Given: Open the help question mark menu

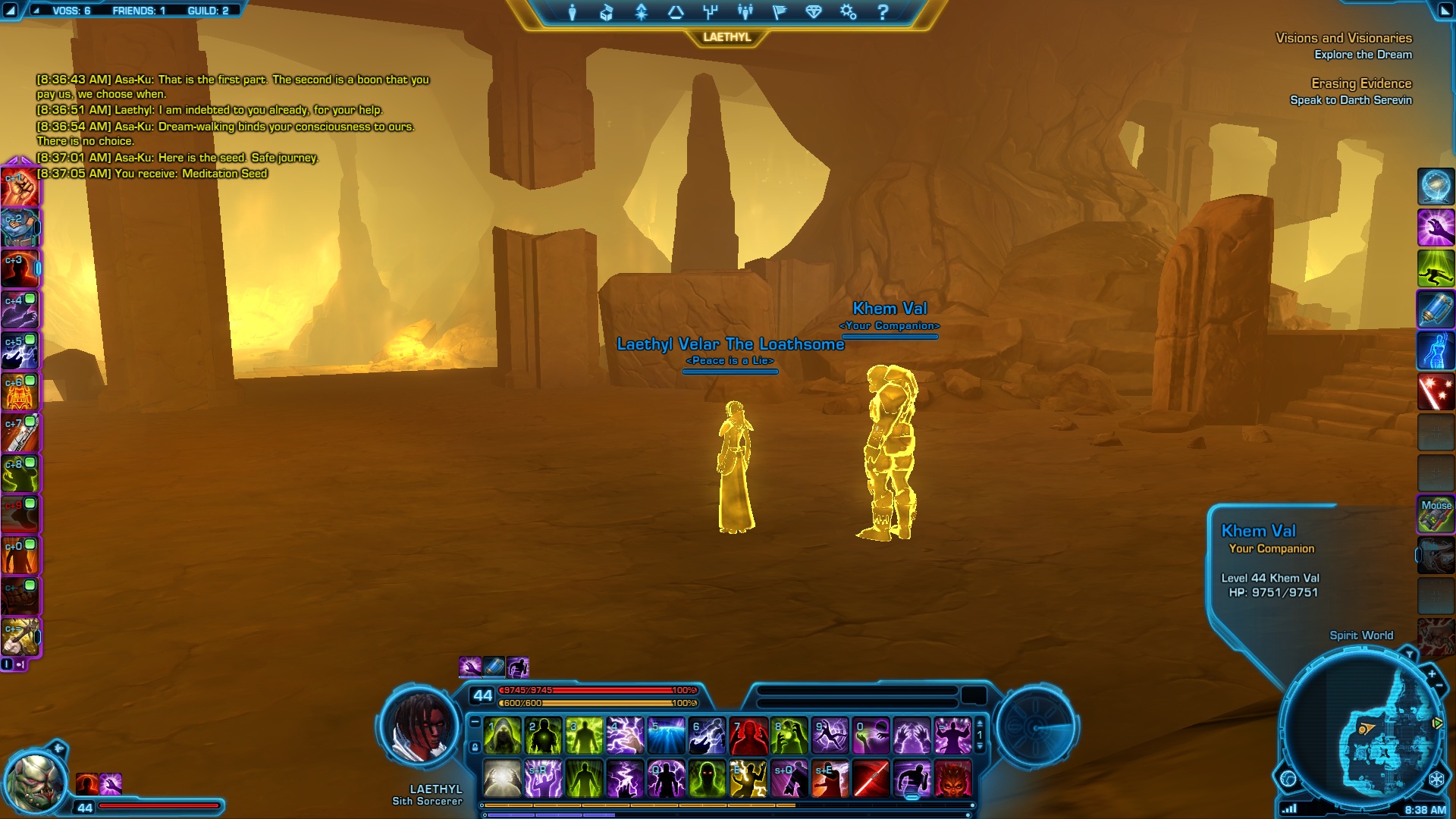Looking at the screenshot, I should pos(883,12).
